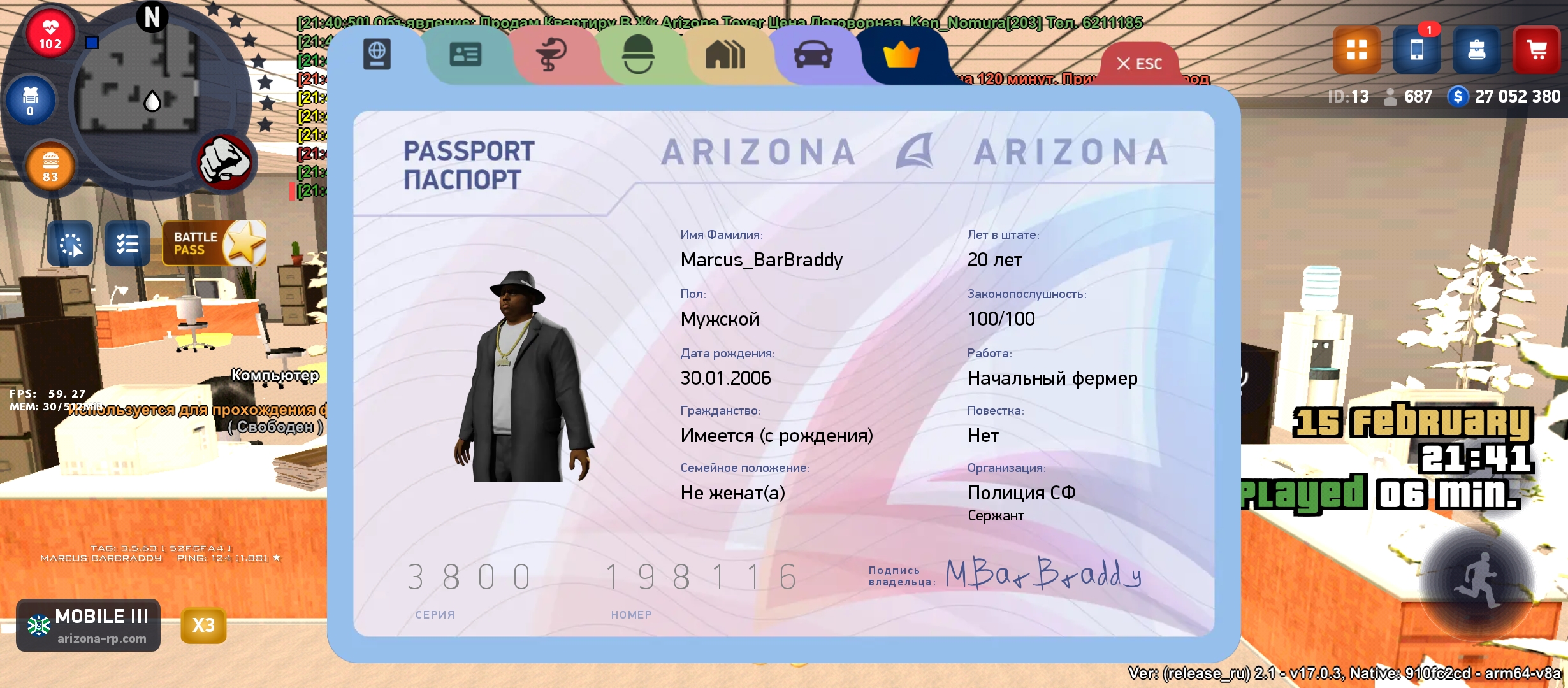Open the red shopping cart store
This screenshot has height=688, width=1568.
point(1536,50)
